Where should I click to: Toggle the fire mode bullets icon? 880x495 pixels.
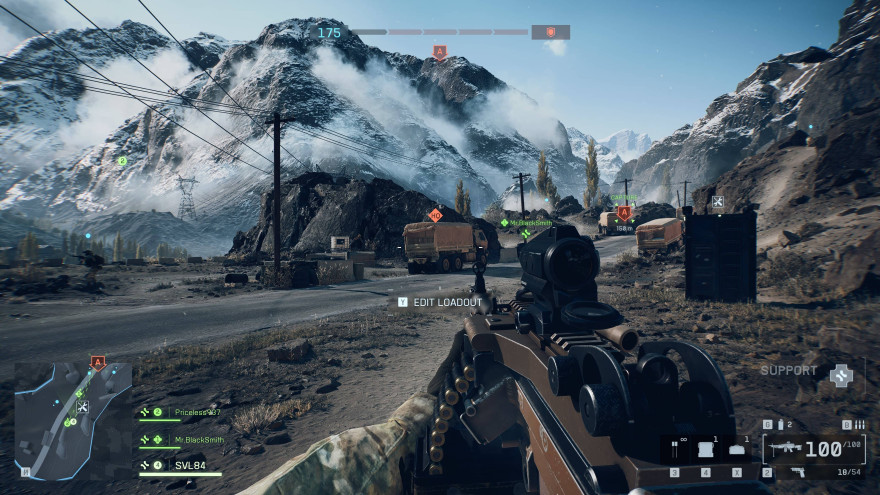click(858, 424)
